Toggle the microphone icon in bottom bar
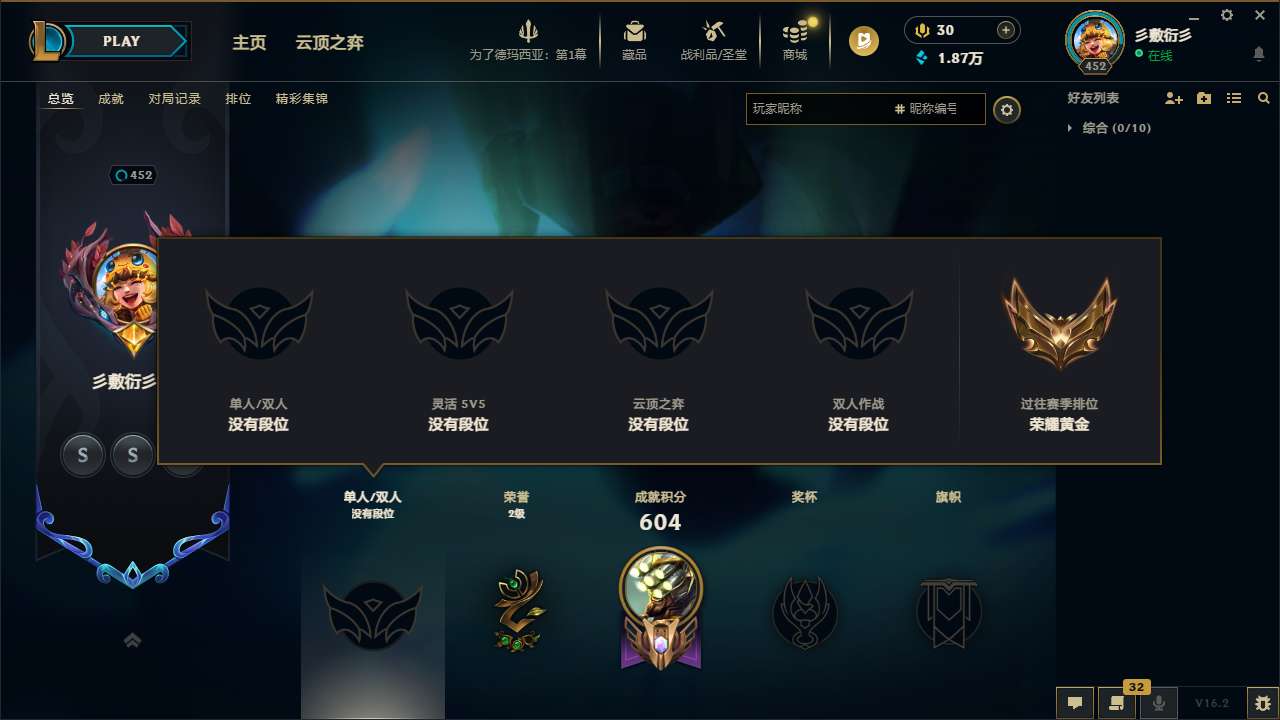The width and height of the screenshot is (1280, 720). click(1158, 703)
